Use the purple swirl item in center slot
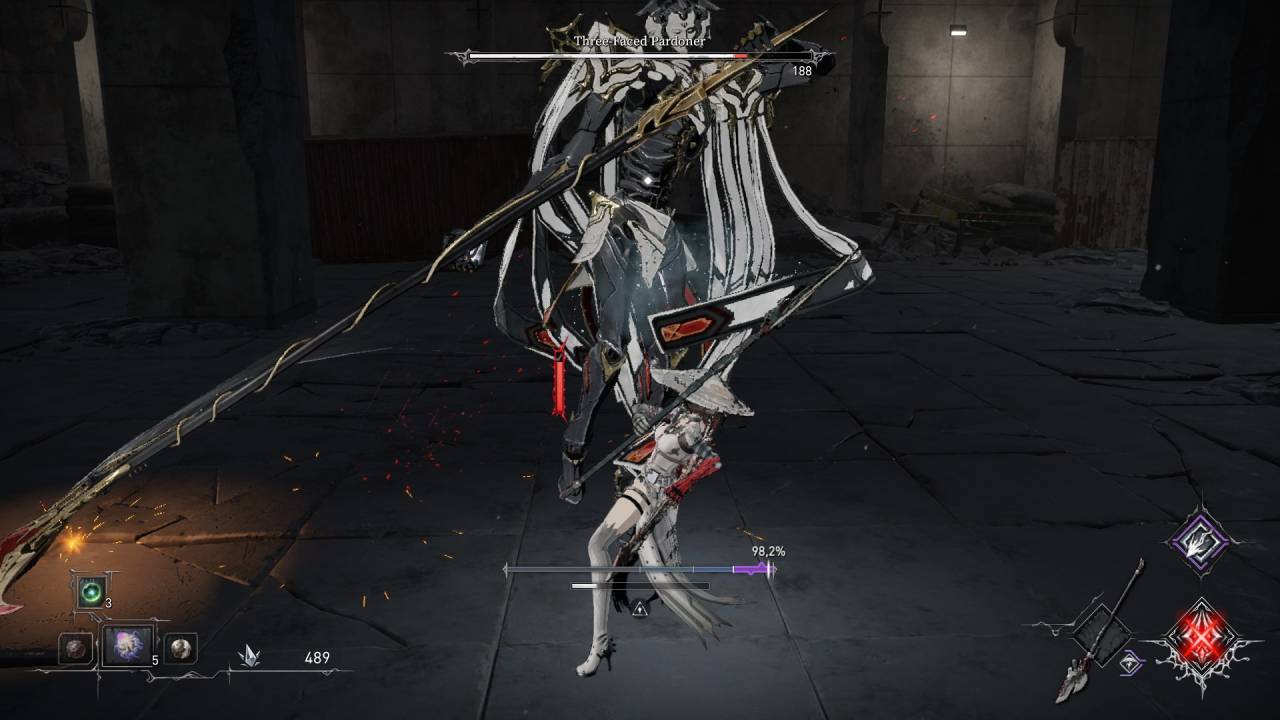 (128, 647)
